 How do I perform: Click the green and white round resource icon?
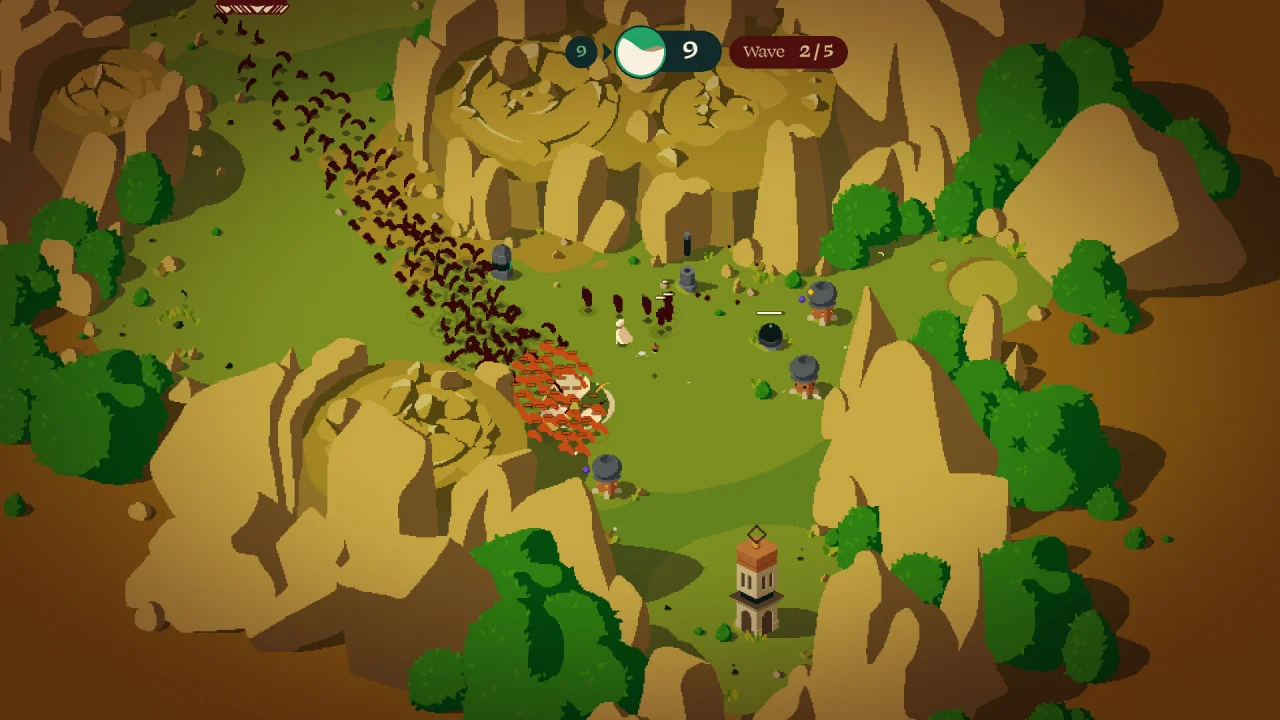coord(640,52)
